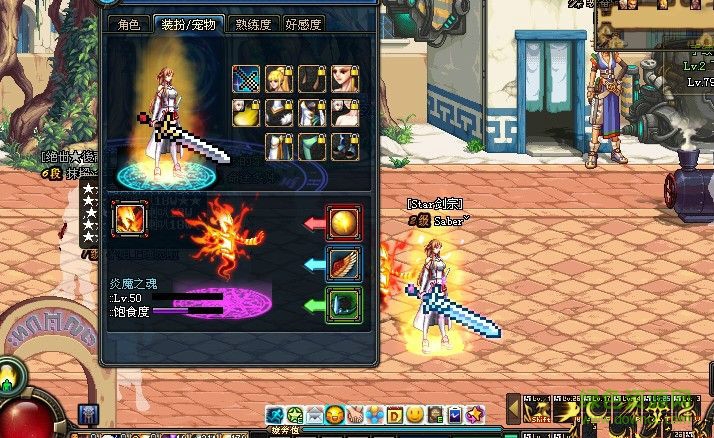This screenshot has height=438, width=714.
Task: Click the purple star icon
Action: [475, 414]
